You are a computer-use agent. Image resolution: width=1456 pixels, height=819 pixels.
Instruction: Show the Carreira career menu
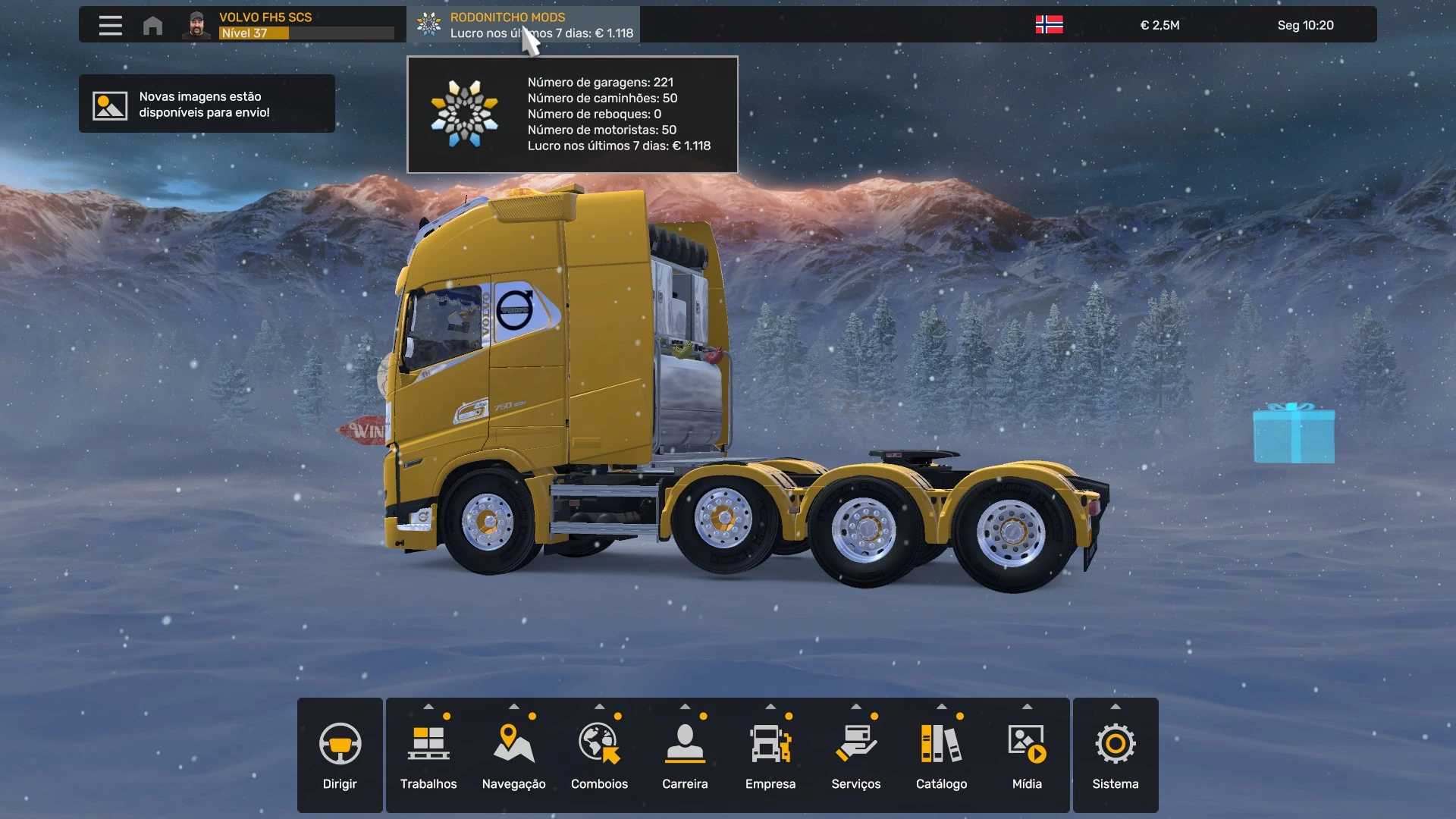click(685, 755)
